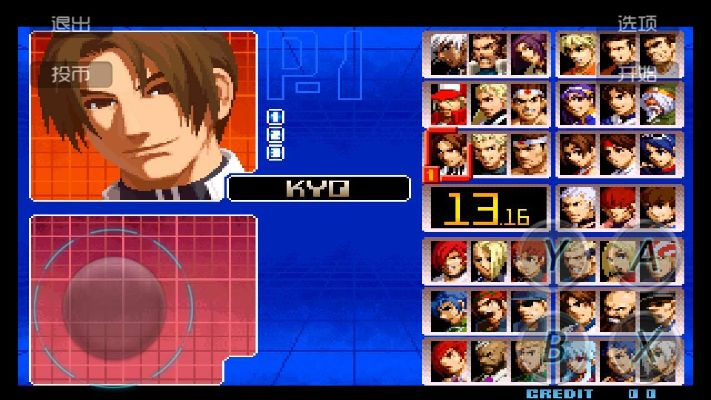Select the highlighted Kyo portrait

point(449,154)
